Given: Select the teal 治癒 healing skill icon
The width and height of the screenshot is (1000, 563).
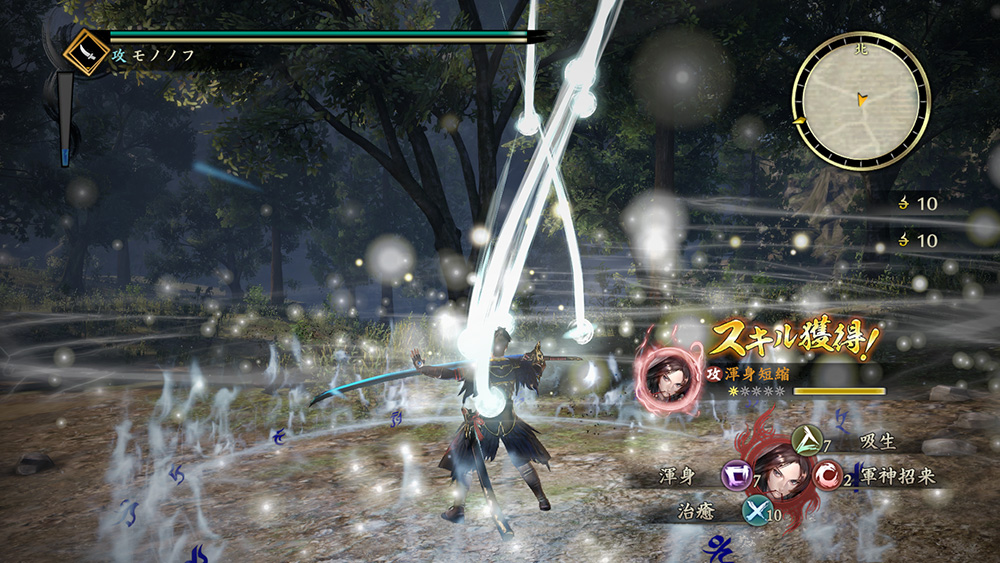Looking at the screenshot, I should click(755, 512).
